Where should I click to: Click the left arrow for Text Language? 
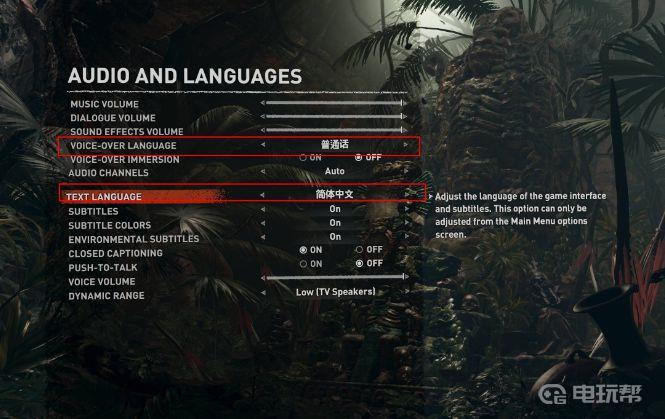pos(263,195)
